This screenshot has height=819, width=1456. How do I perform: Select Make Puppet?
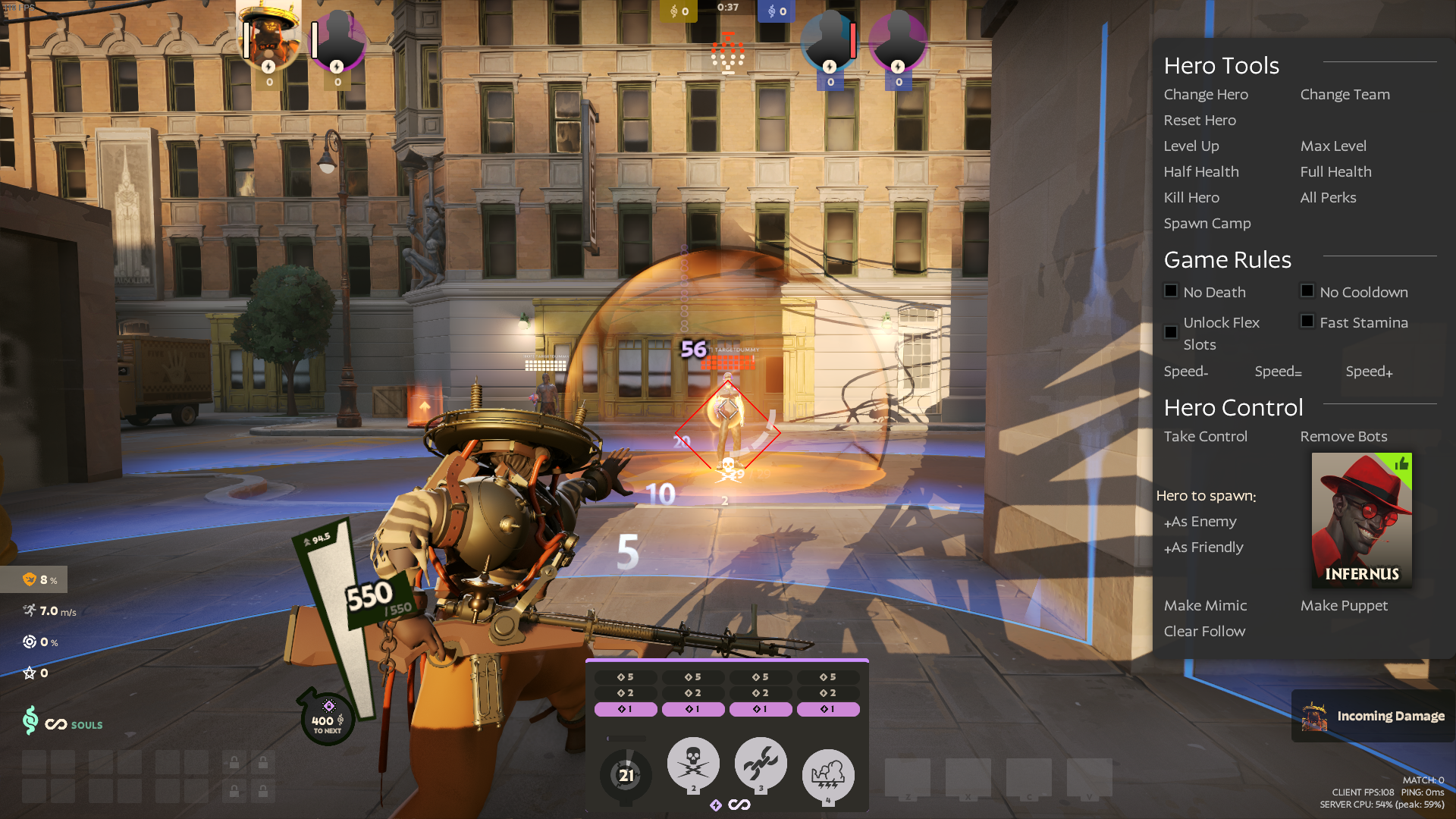[1344, 606]
